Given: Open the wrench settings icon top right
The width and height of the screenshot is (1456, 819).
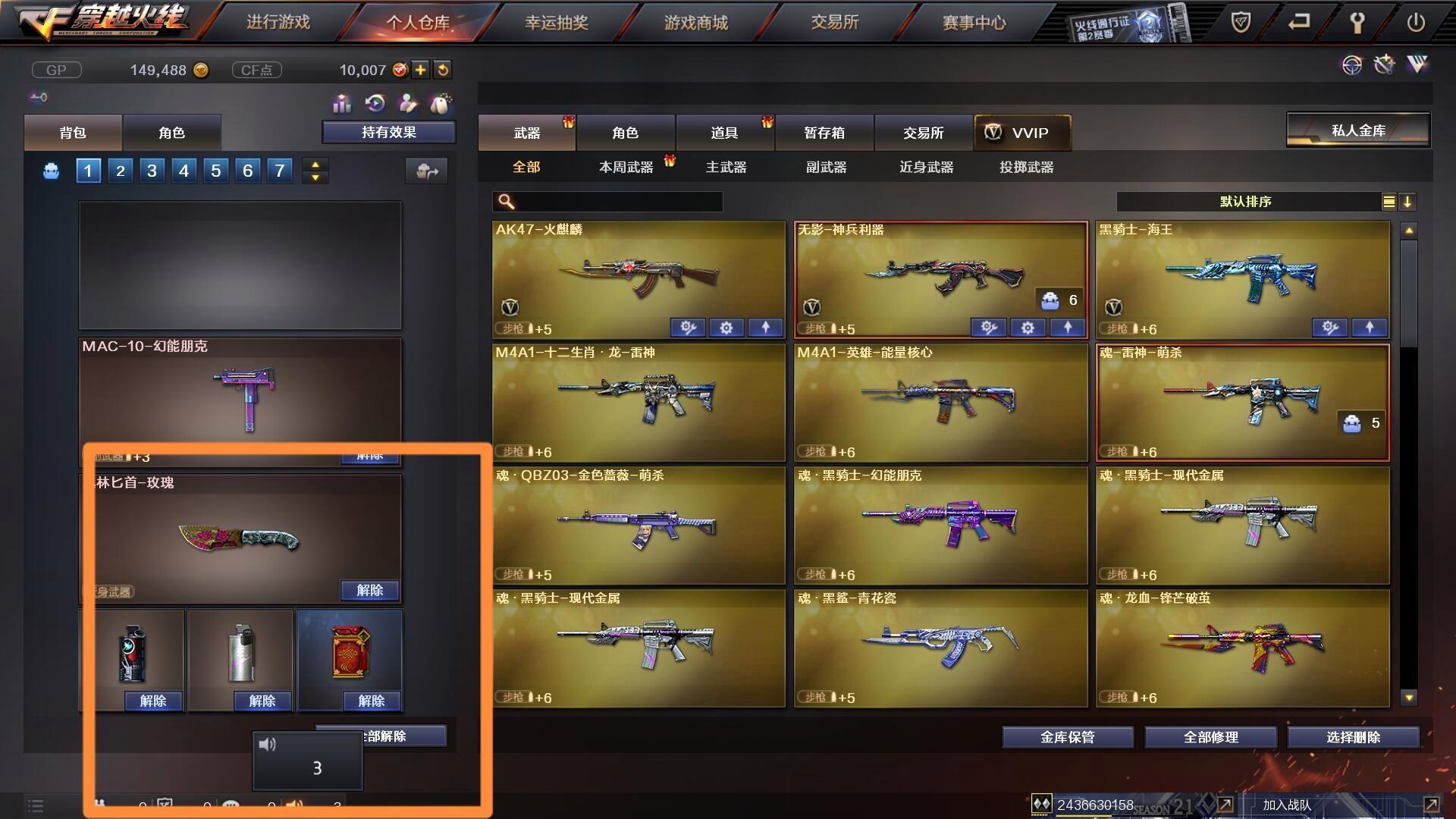Looking at the screenshot, I should click(x=1358, y=21).
